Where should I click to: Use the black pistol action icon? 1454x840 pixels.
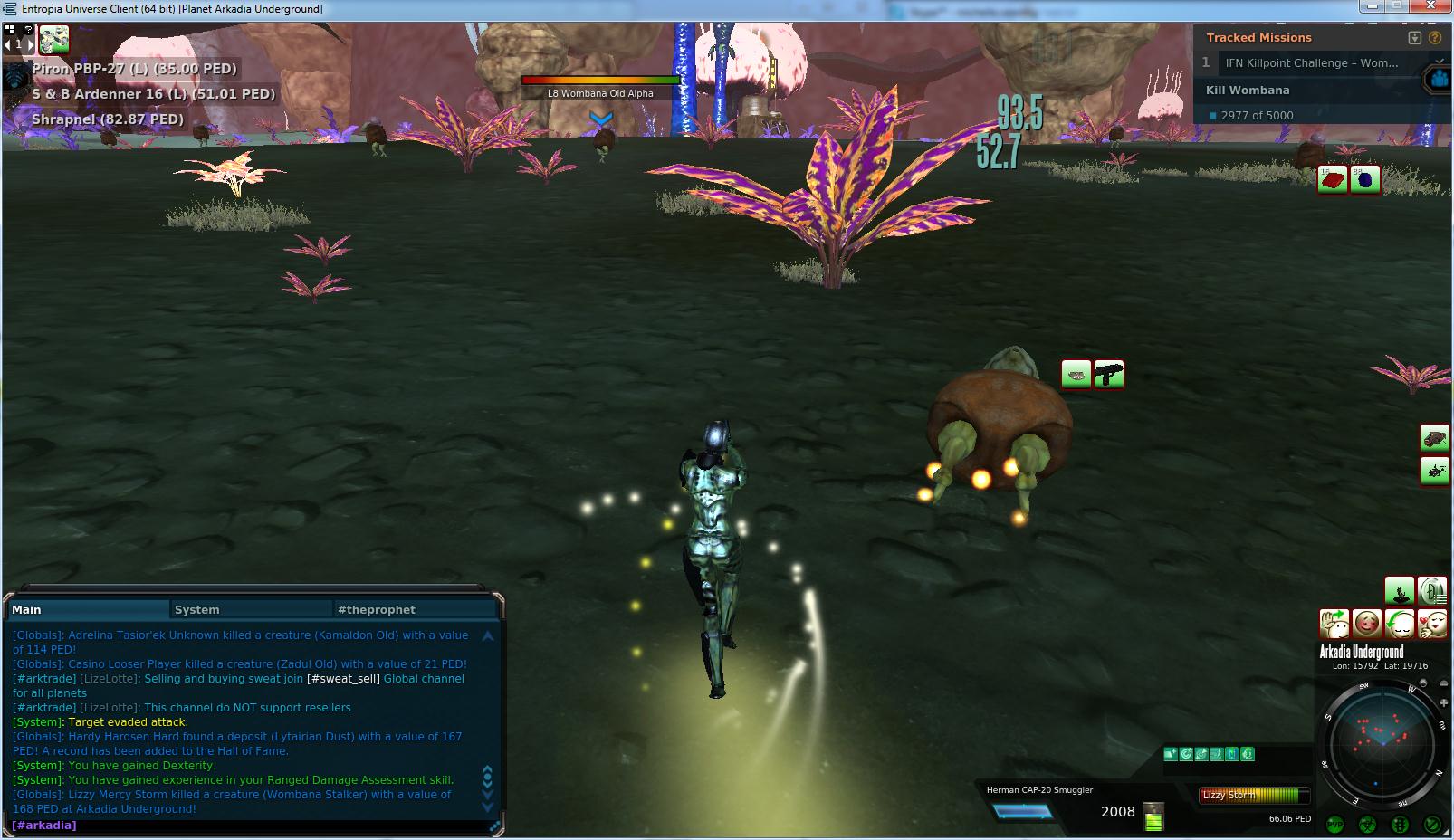(x=1108, y=374)
